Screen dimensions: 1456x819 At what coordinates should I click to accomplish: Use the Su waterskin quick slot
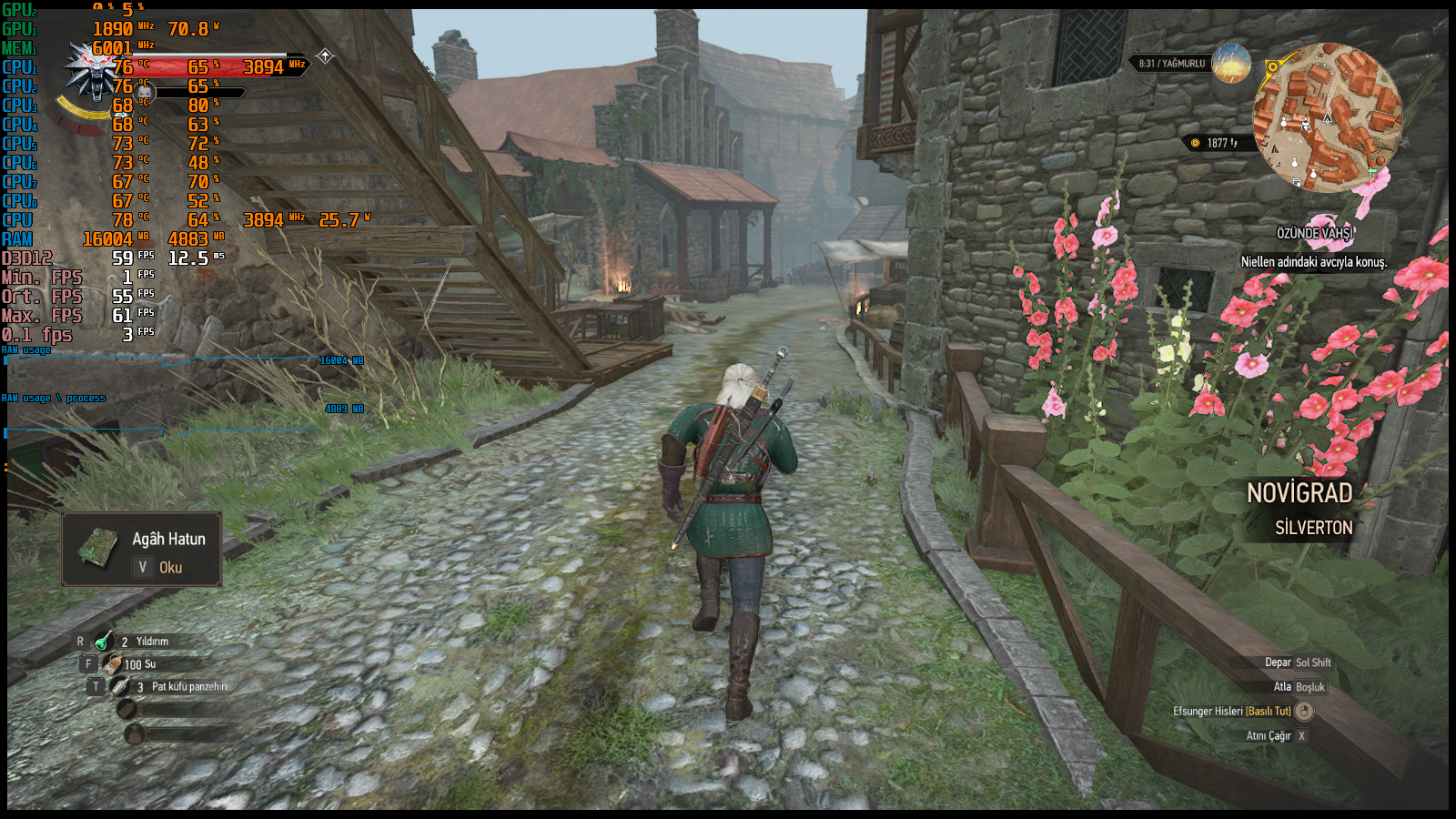[113, 664]
